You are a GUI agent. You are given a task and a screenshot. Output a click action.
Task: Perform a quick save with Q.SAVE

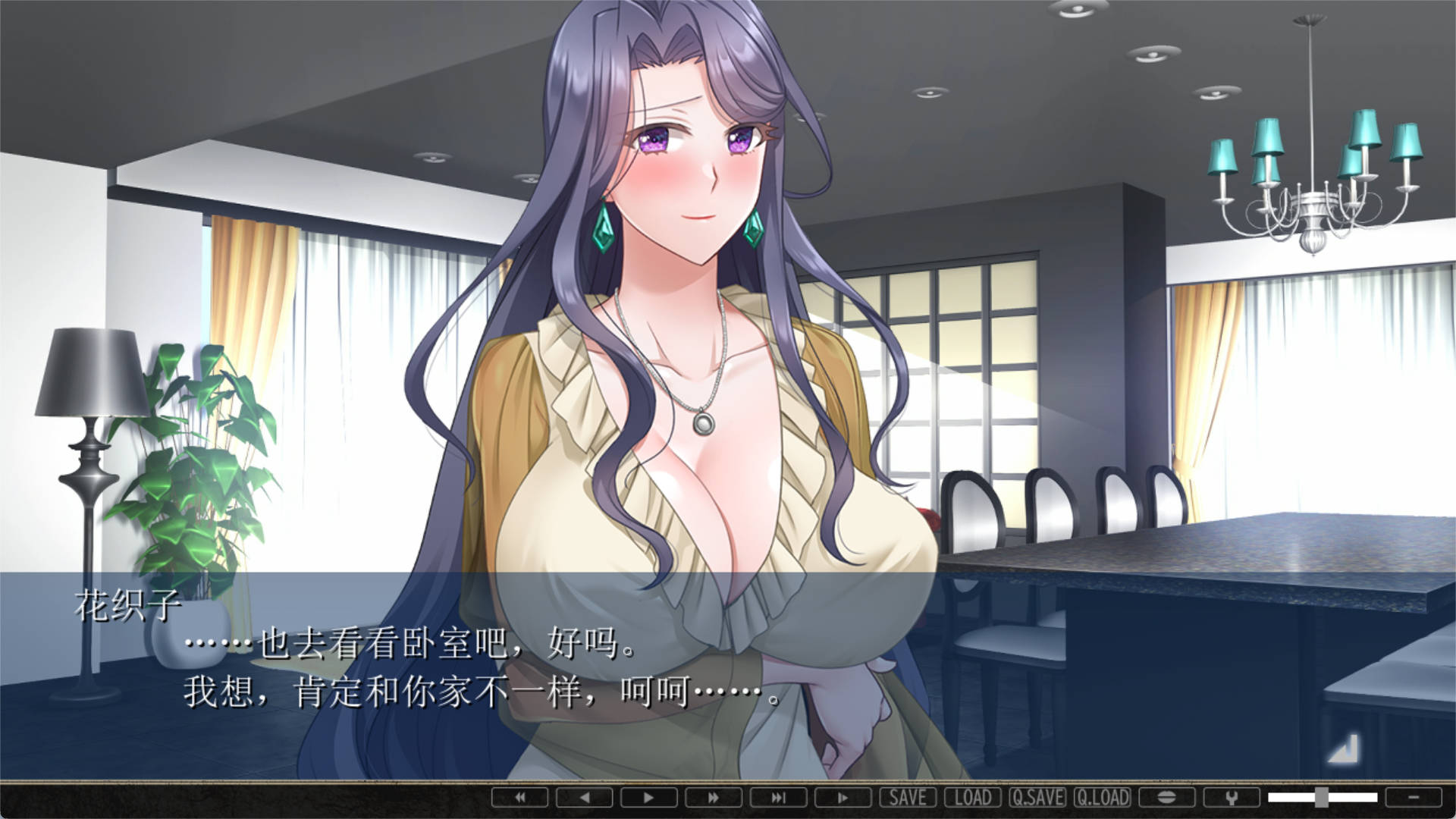pyautogui.click(x=1037, y=798)
